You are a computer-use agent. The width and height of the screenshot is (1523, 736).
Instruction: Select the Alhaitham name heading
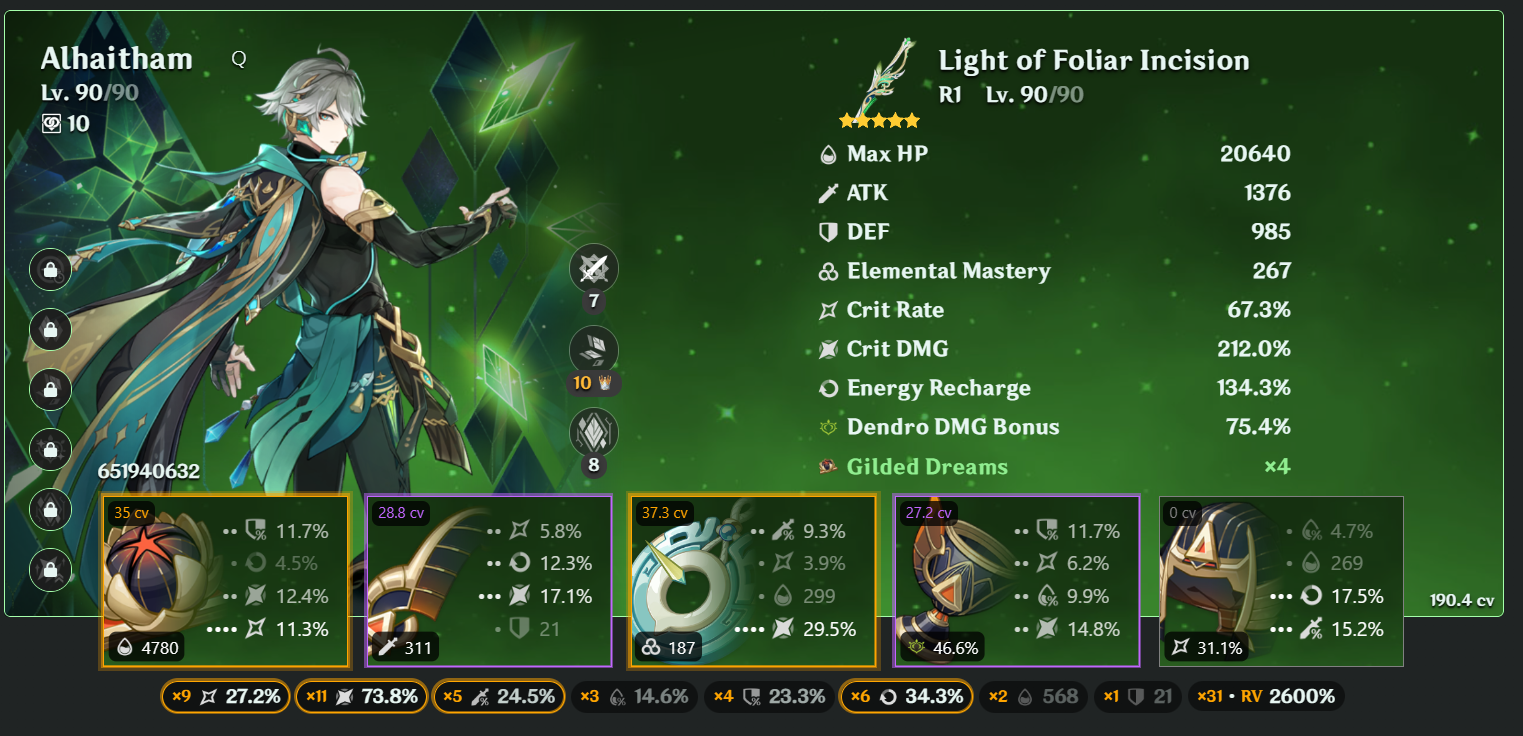pyautogui.click(x=117, y=58)
